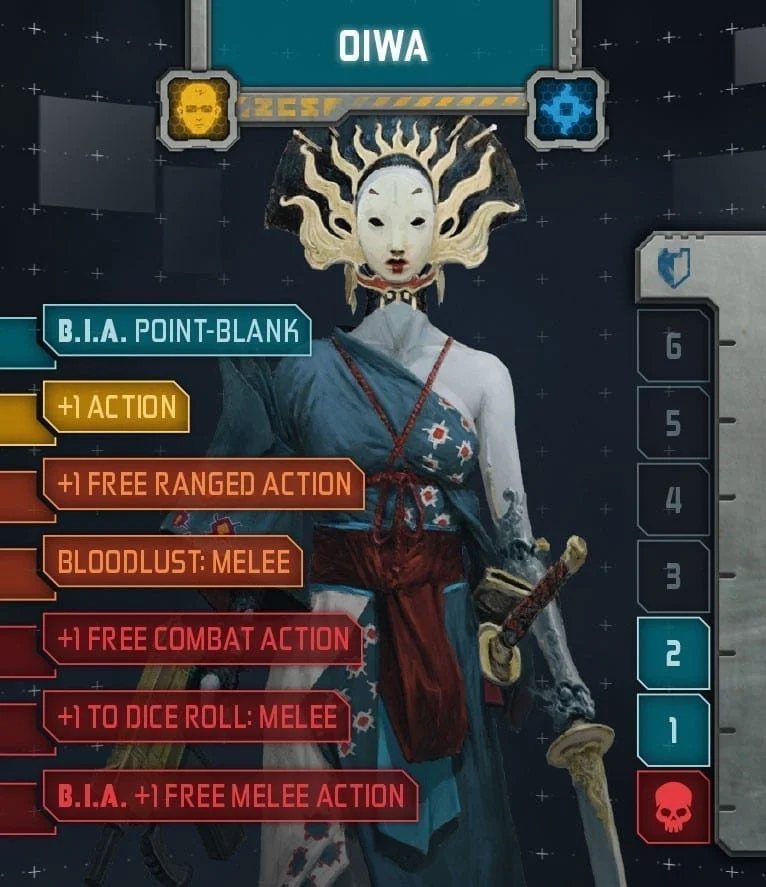Choose the +1 Action ability tag

tap(116, 407)
